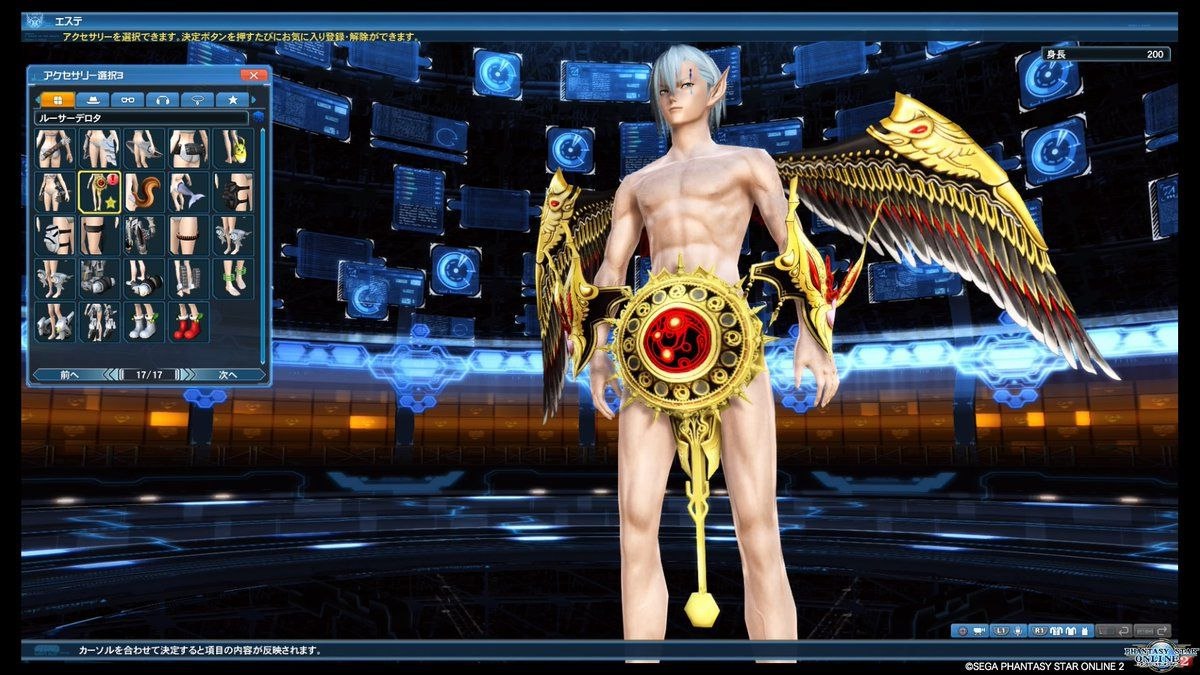The height and width of the screenshot is (675, 1200).
Task: Choose the orange squirrel tail accessory
Action: coord(144,191)
